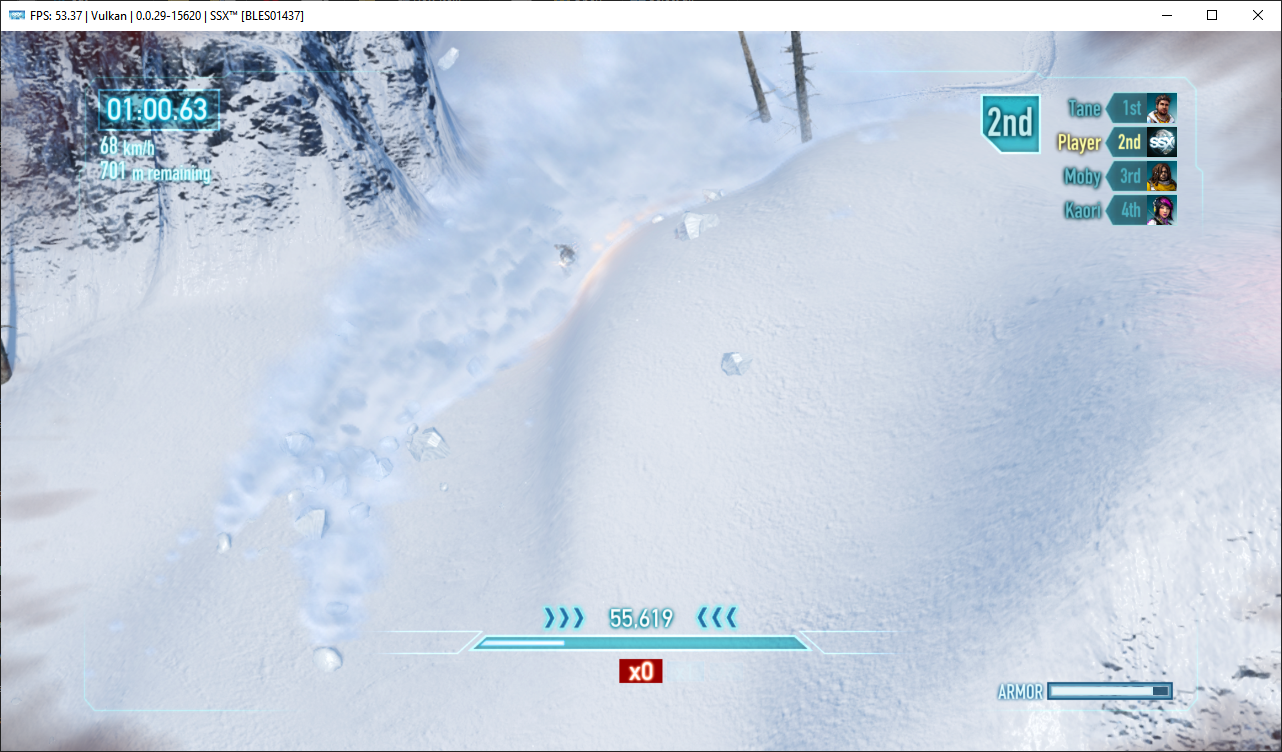Image resolution: width=1282 pixels, height=752 pixels.
Task: Expand the arrow marker next to Player's name
Action: click(1110, 142)
